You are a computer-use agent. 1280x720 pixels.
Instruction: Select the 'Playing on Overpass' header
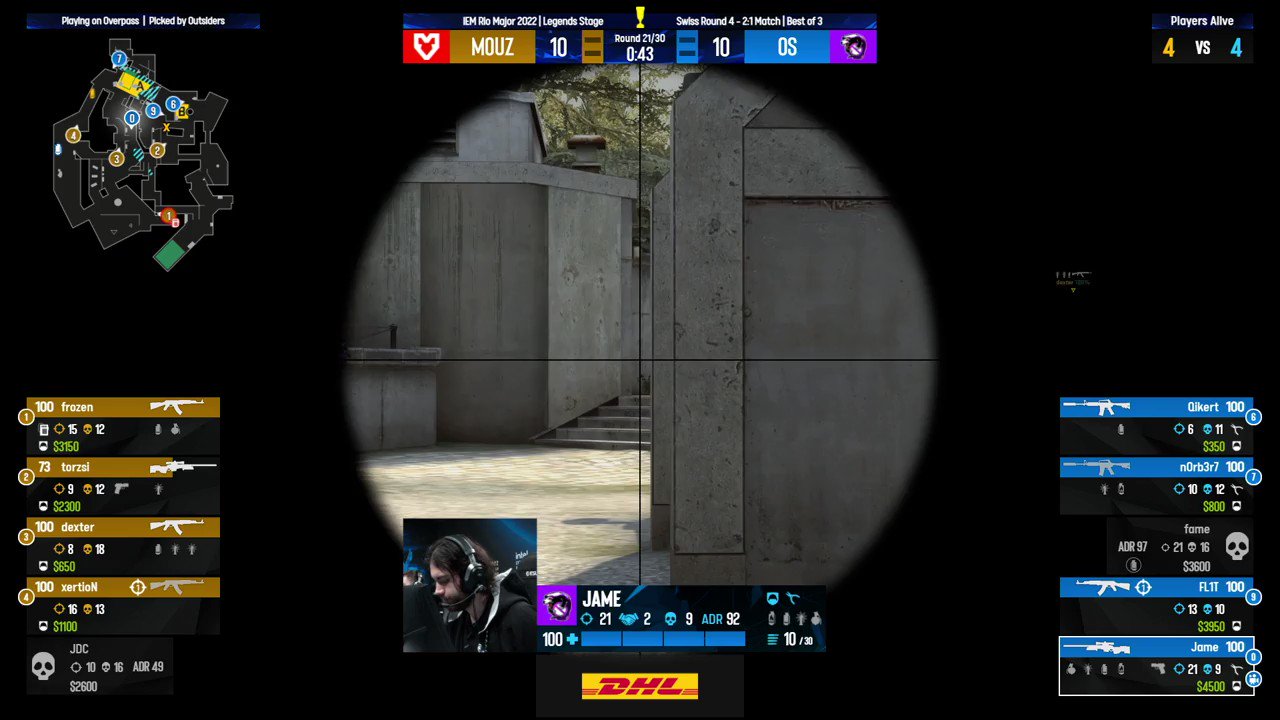pyautogui.click(x=100, y=20)
